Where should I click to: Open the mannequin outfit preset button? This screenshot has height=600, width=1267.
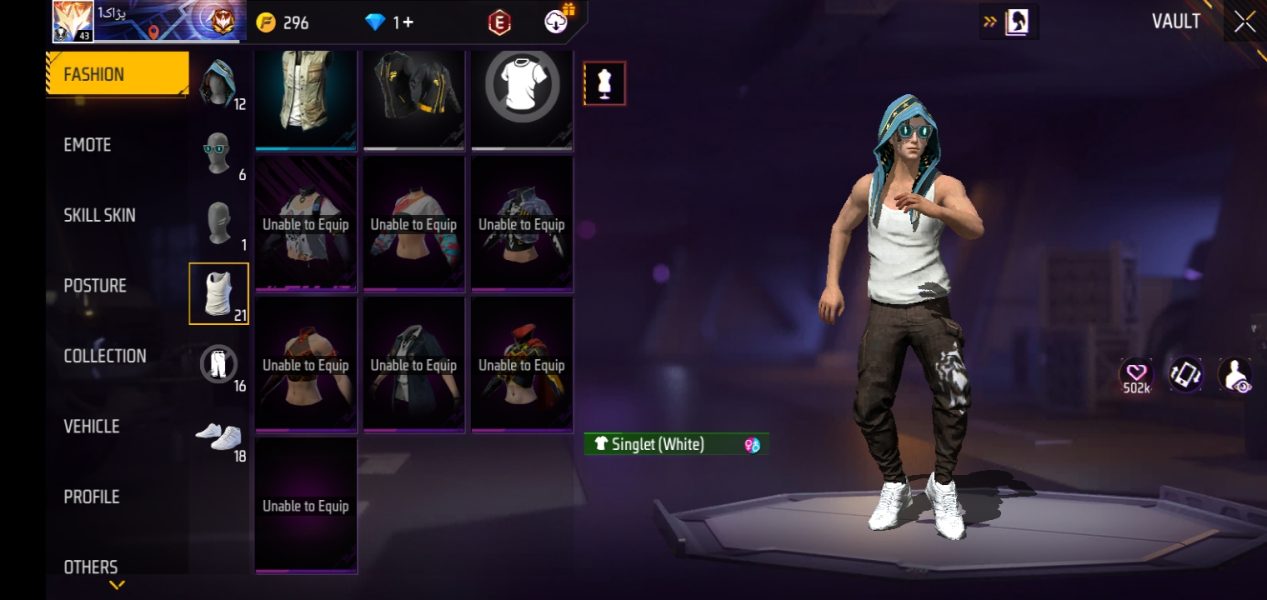coord(604,84)
